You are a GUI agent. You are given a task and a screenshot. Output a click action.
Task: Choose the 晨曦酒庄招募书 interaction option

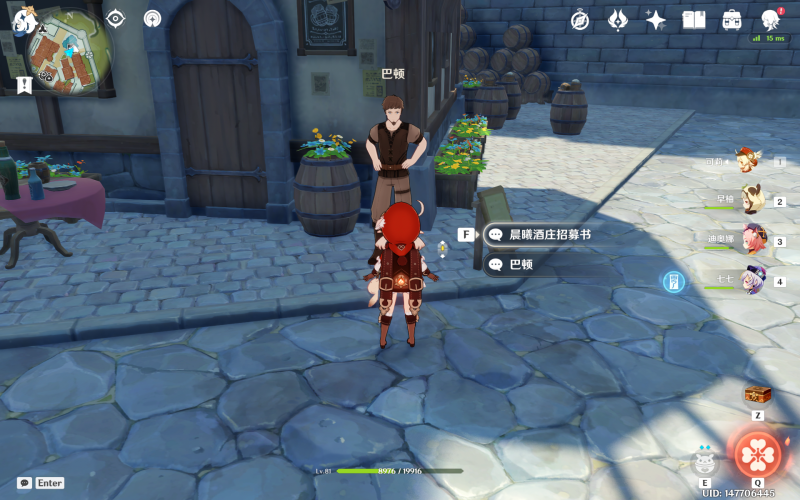(549, 234)
